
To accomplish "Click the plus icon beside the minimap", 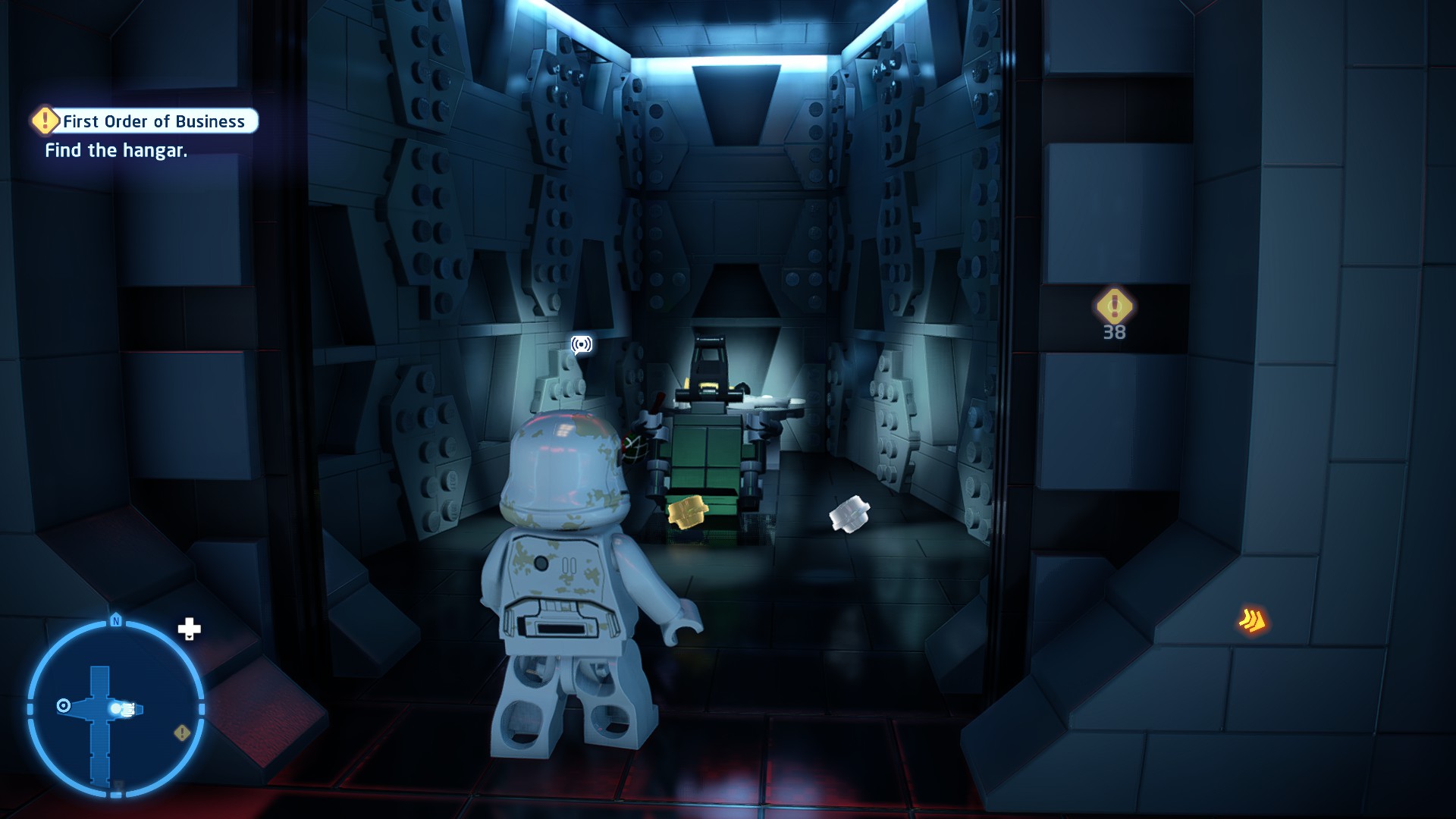I will [x=189, y=629].
